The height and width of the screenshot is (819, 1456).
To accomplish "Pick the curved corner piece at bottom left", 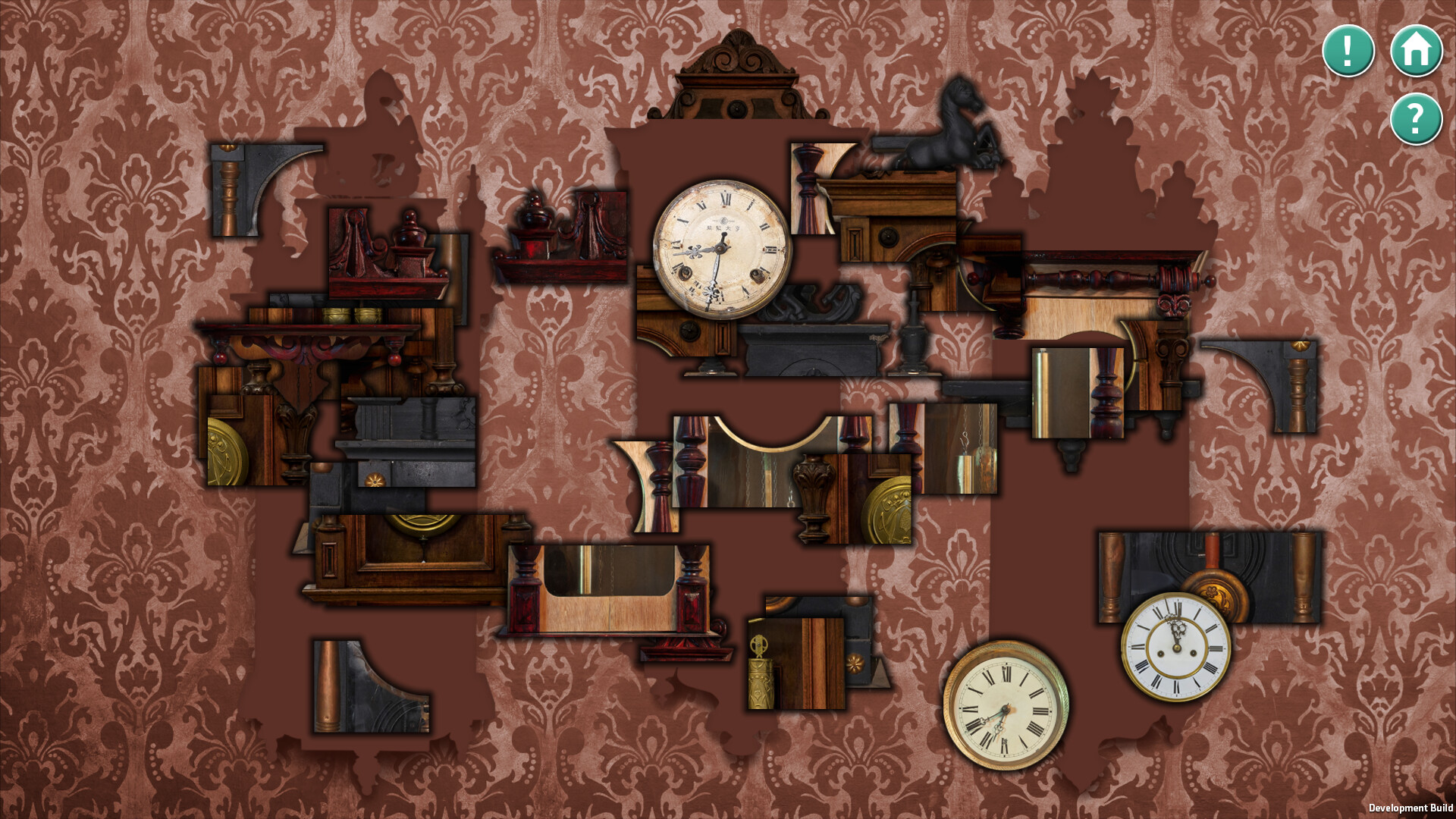I will point(372,682).
